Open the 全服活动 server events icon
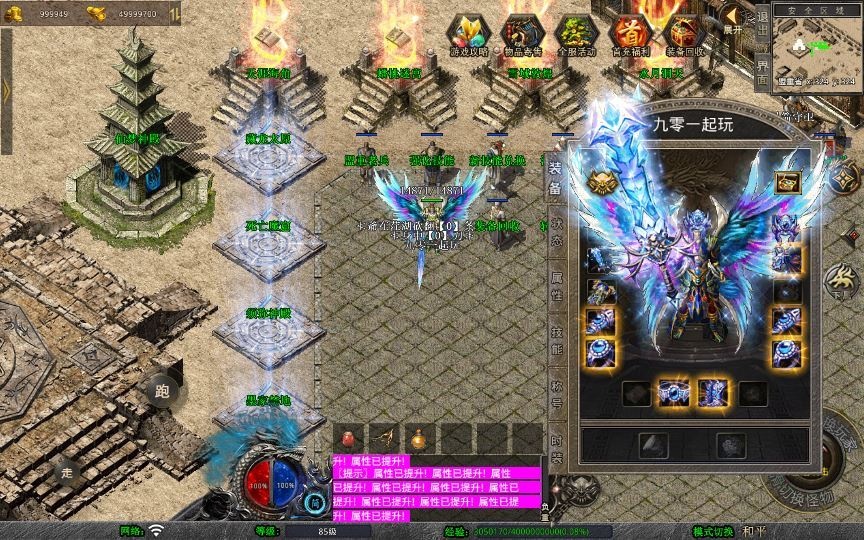This screenshot has height=540, width=864. (x=575, y=35)
